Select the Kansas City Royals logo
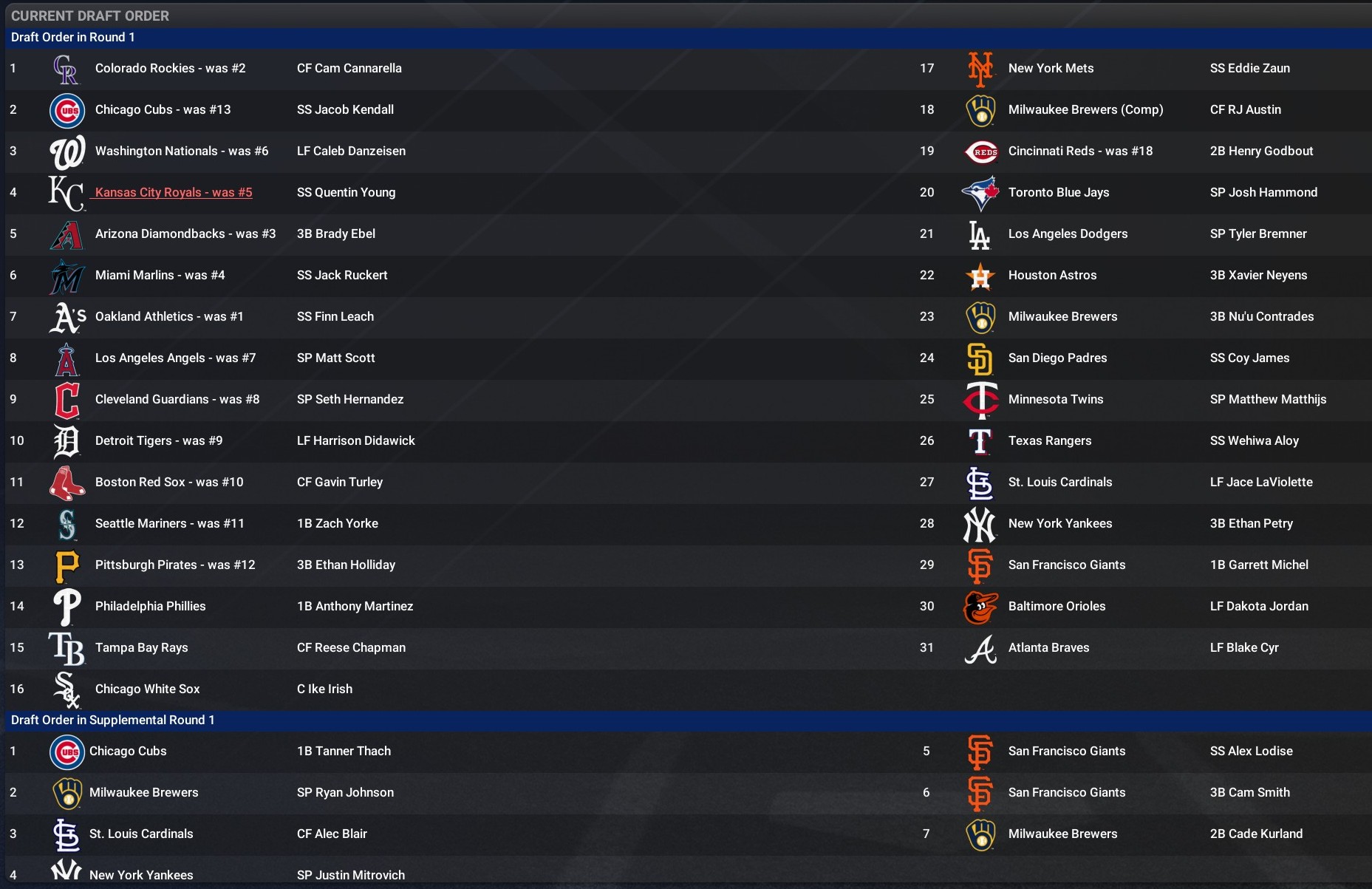Viewport: 1372px width, 889px height. (66, 192)
